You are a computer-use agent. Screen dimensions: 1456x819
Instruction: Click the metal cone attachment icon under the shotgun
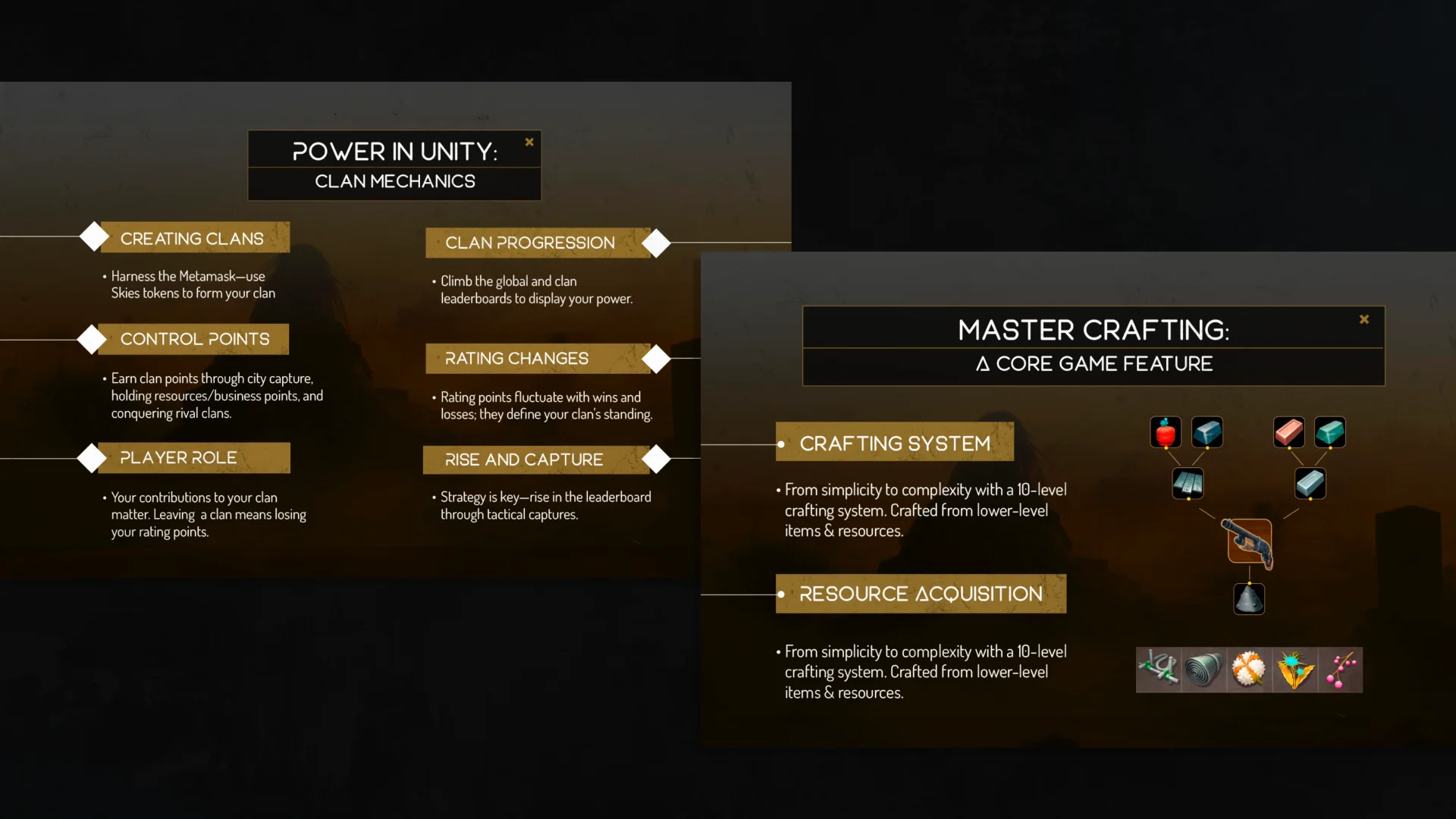1249,599
